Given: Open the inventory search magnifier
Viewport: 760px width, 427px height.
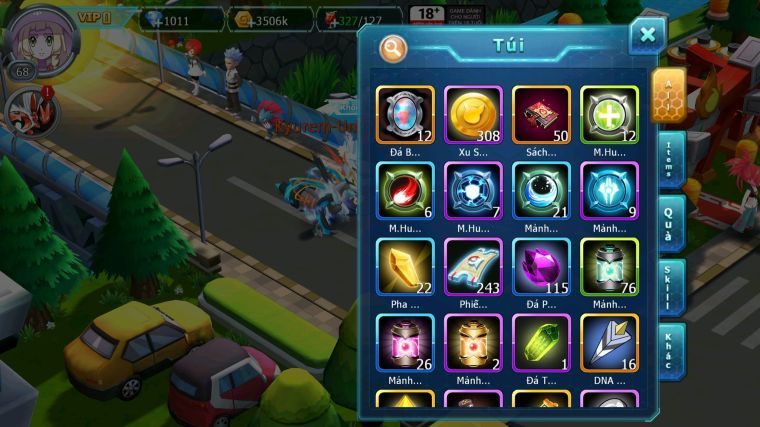Looking at the screenshot, I should [393, 47].
